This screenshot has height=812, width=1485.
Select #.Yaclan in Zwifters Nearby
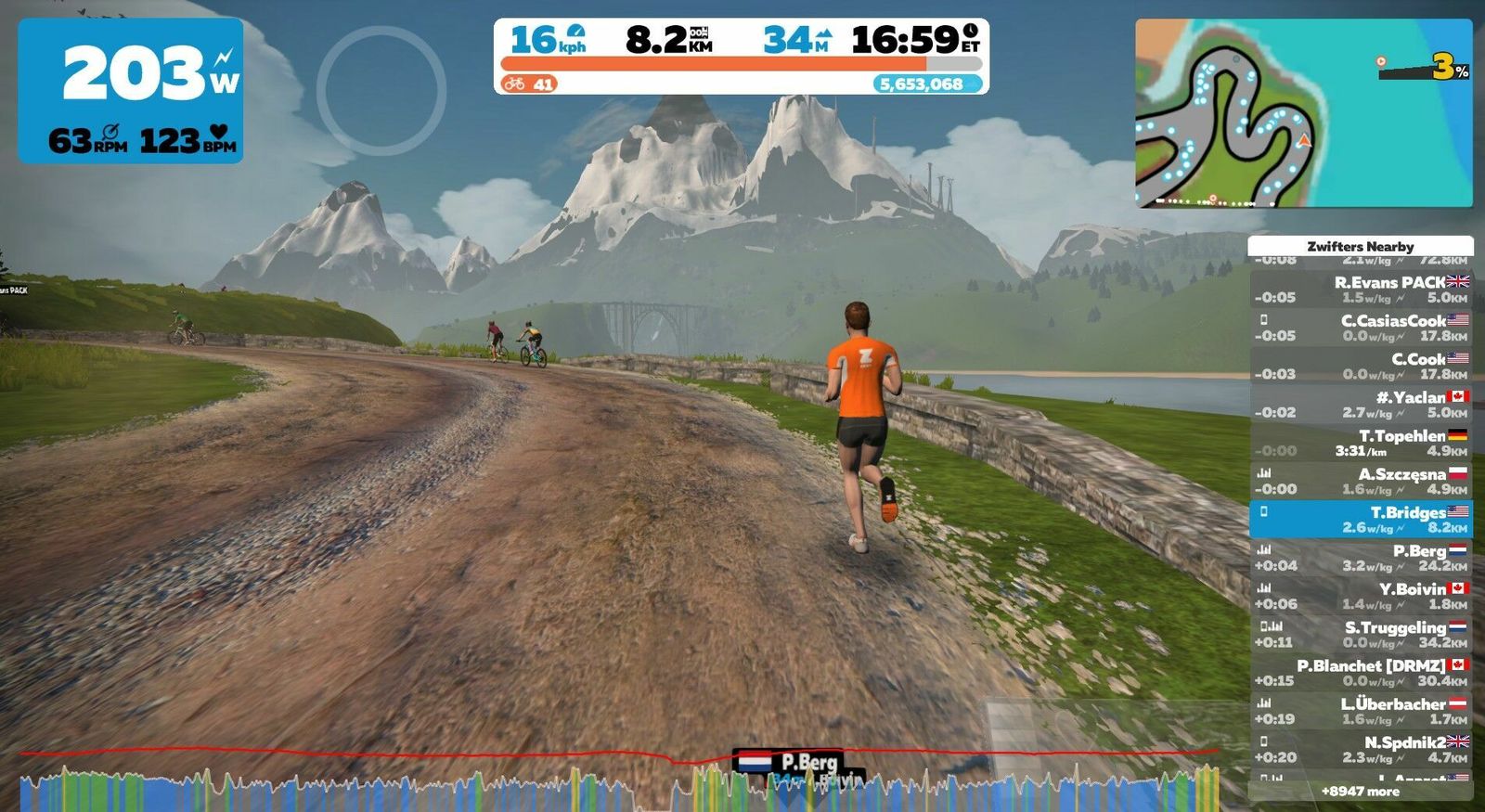[1361, 405]
